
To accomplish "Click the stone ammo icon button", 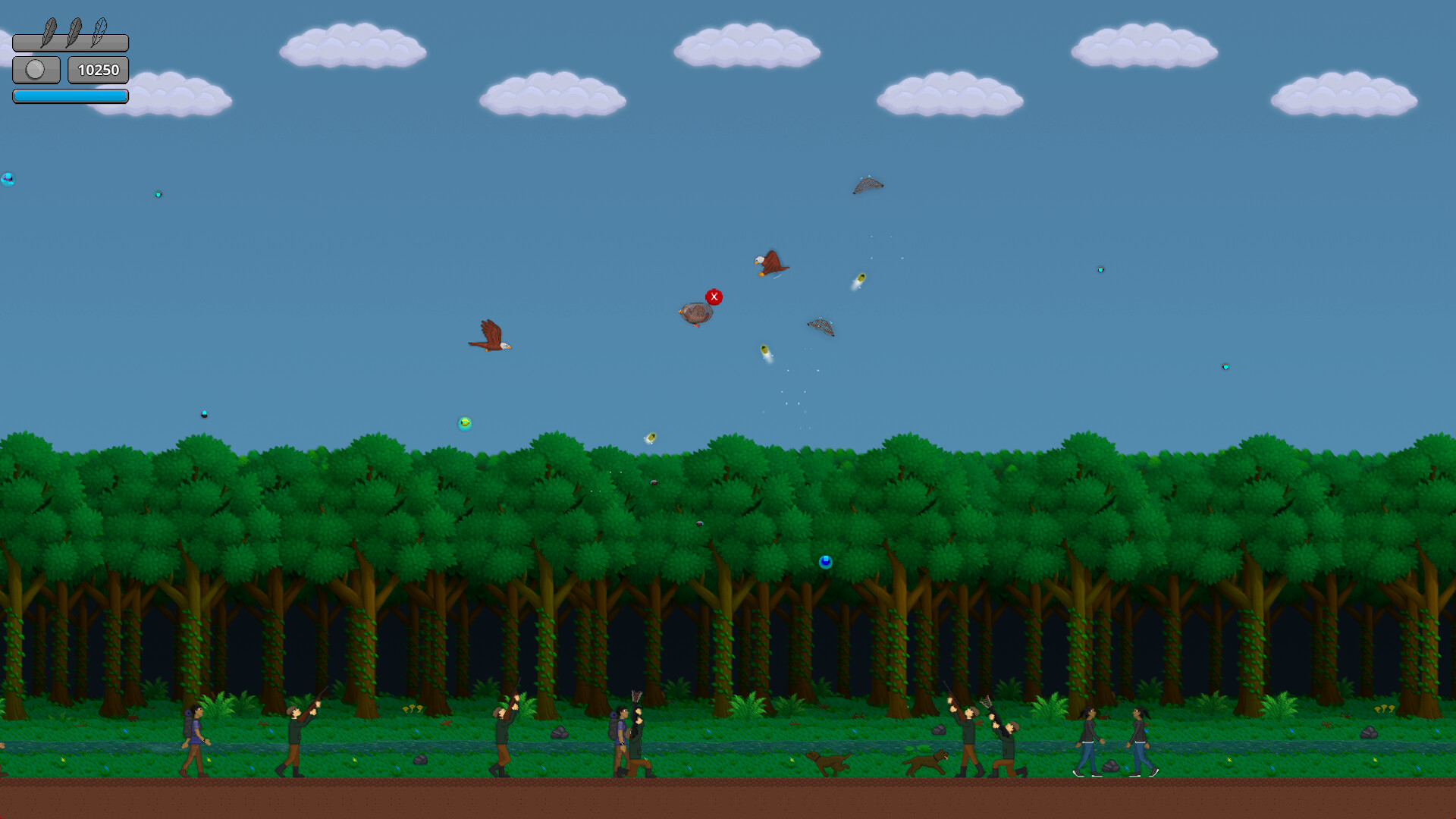I will [x=36, y=70].
